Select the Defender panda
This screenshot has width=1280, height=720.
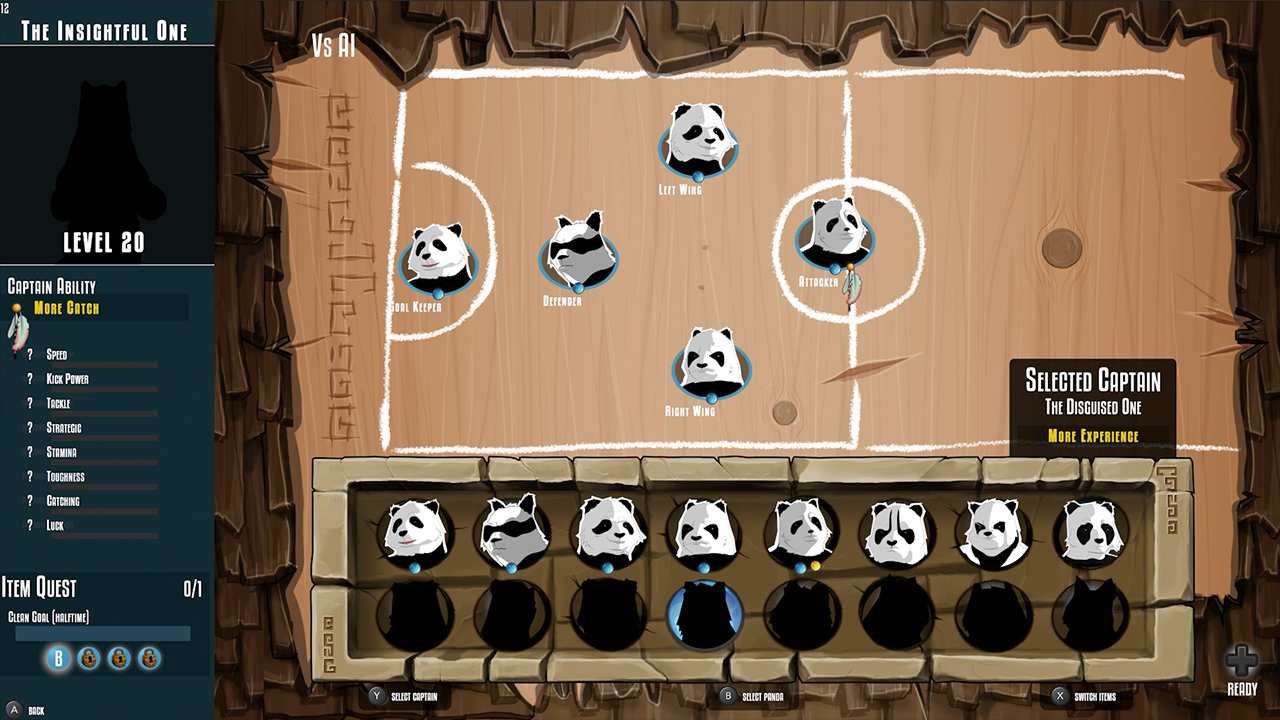pos(576,250)
